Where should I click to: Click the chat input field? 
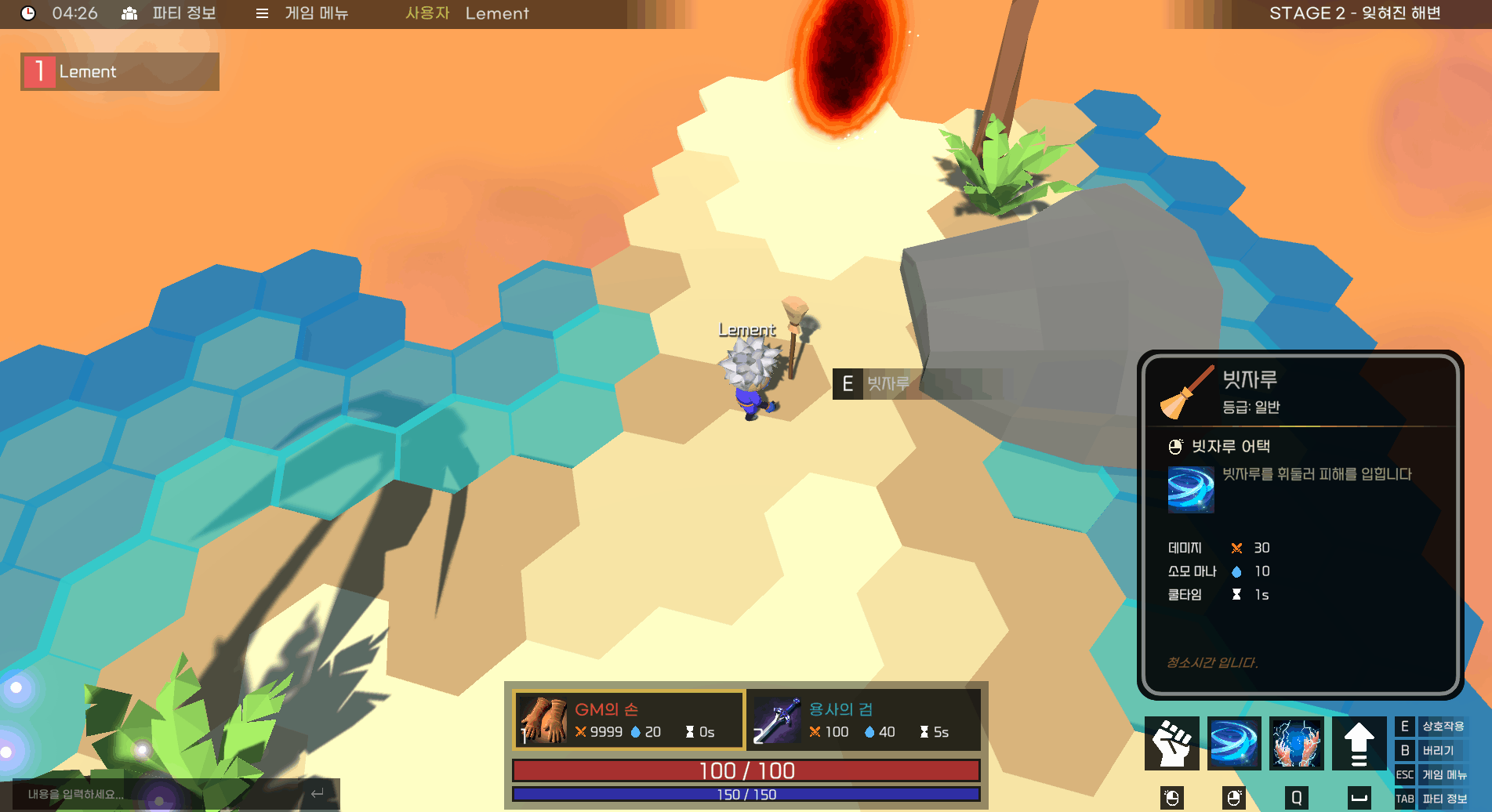tap(157, 794)
